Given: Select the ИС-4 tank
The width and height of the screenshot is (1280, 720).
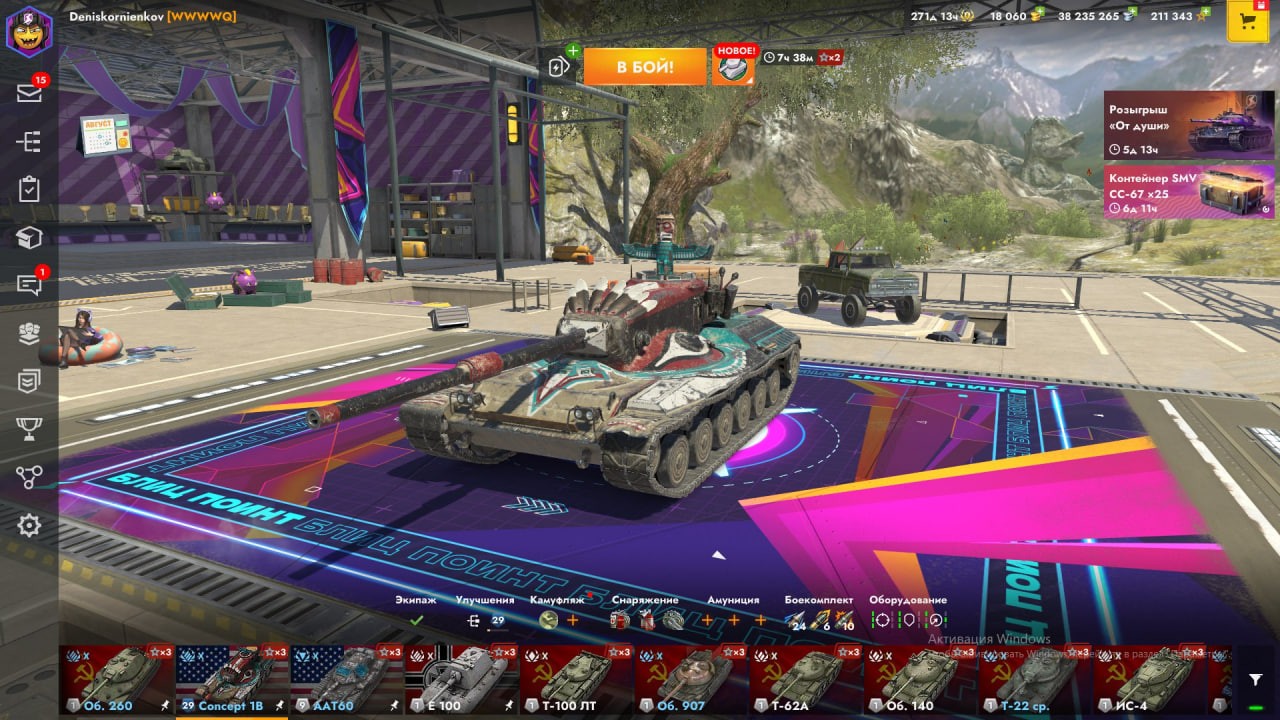Looking at the screenshot, I should [1149, 679].
